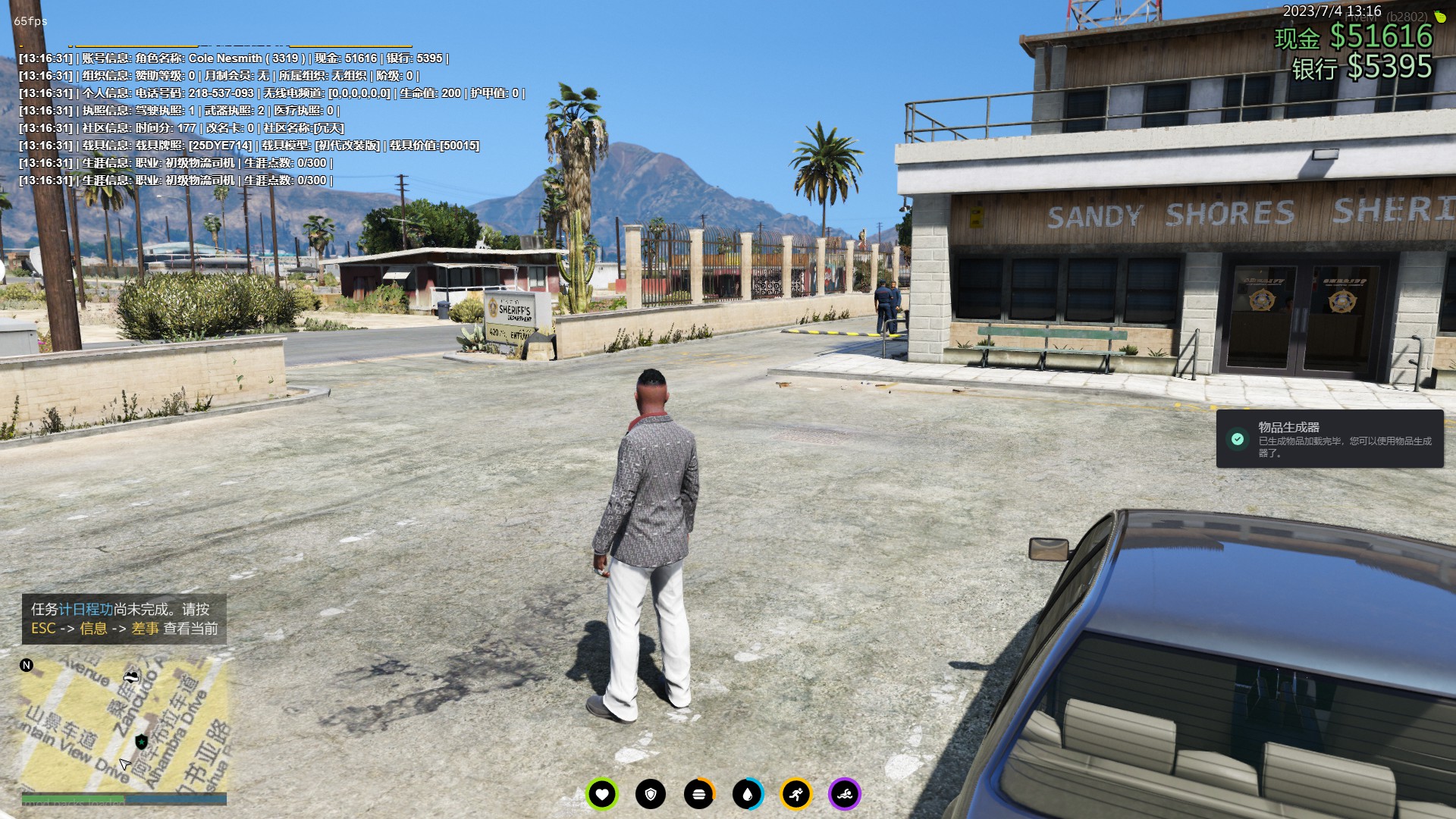Click the burger hunger status icon
Image resolution: width=1456 pixels, height=819 pixels.
(x=699, y=794)
